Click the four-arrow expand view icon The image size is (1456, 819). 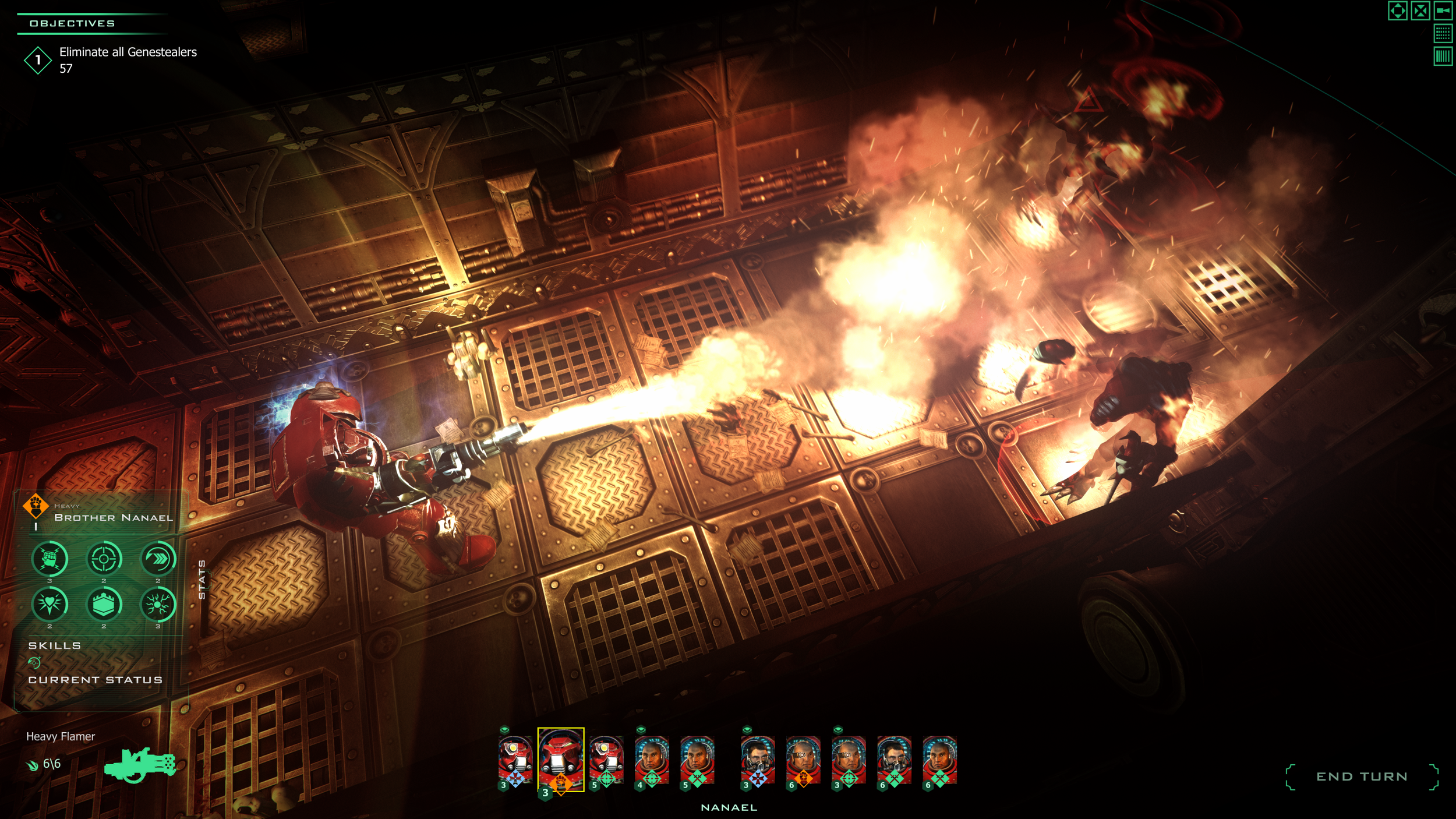click(1397, 10)
